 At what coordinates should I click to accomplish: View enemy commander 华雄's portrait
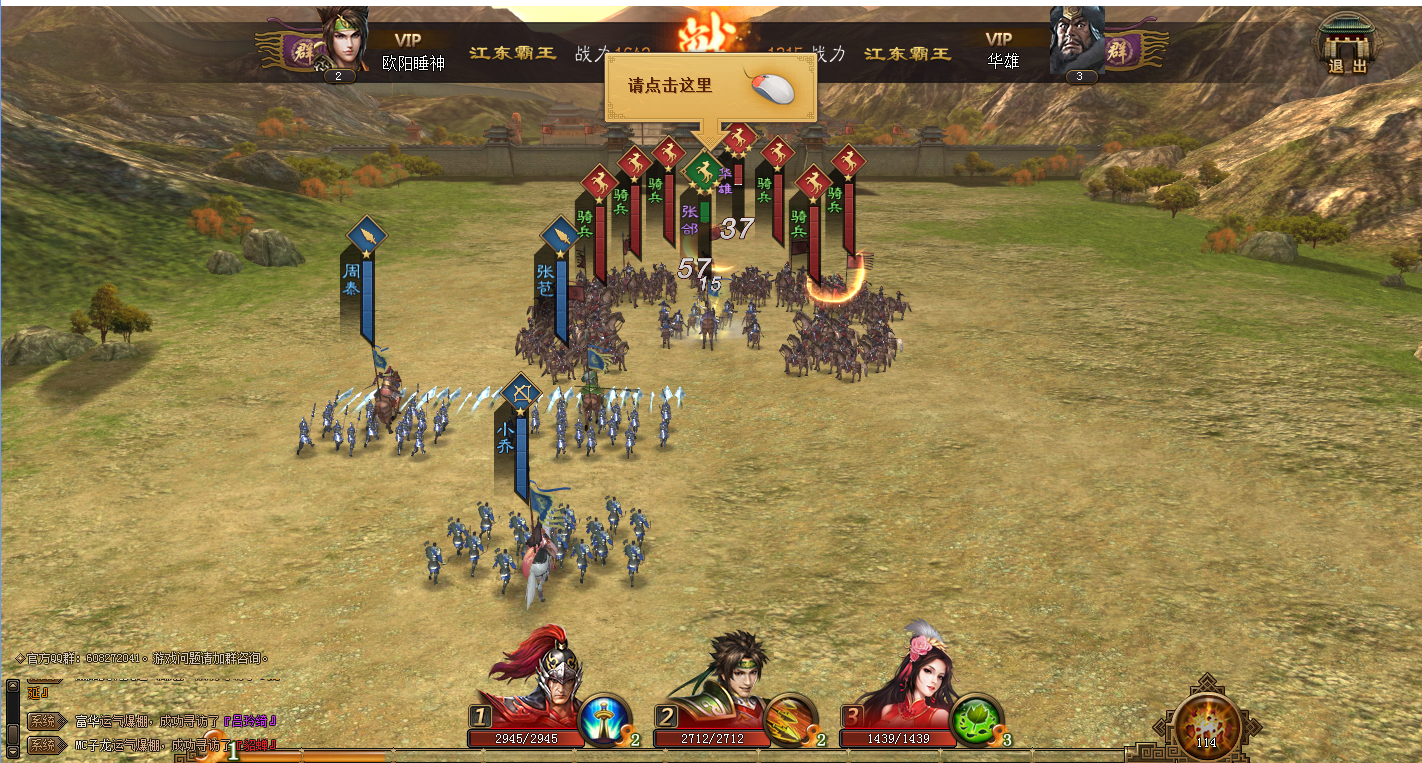click(x=1078, y=42)
